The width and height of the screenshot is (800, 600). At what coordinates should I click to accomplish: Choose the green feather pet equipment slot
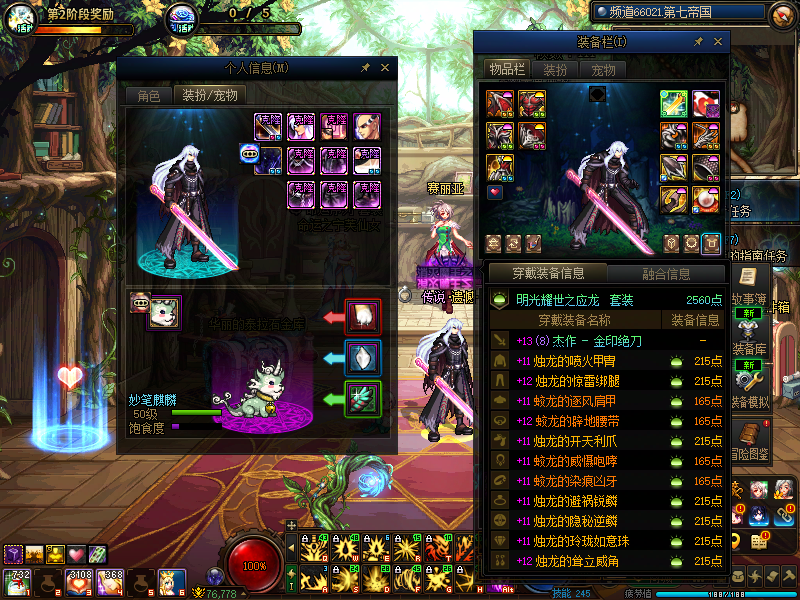click(x=363, y=398)
